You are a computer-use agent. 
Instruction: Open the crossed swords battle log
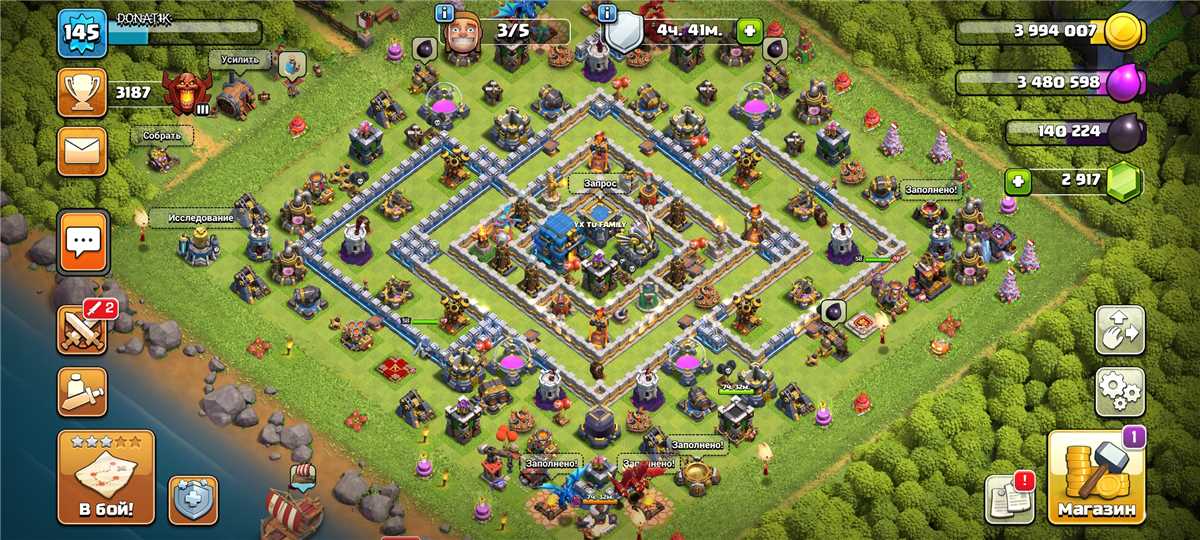[x=83, y=326]
